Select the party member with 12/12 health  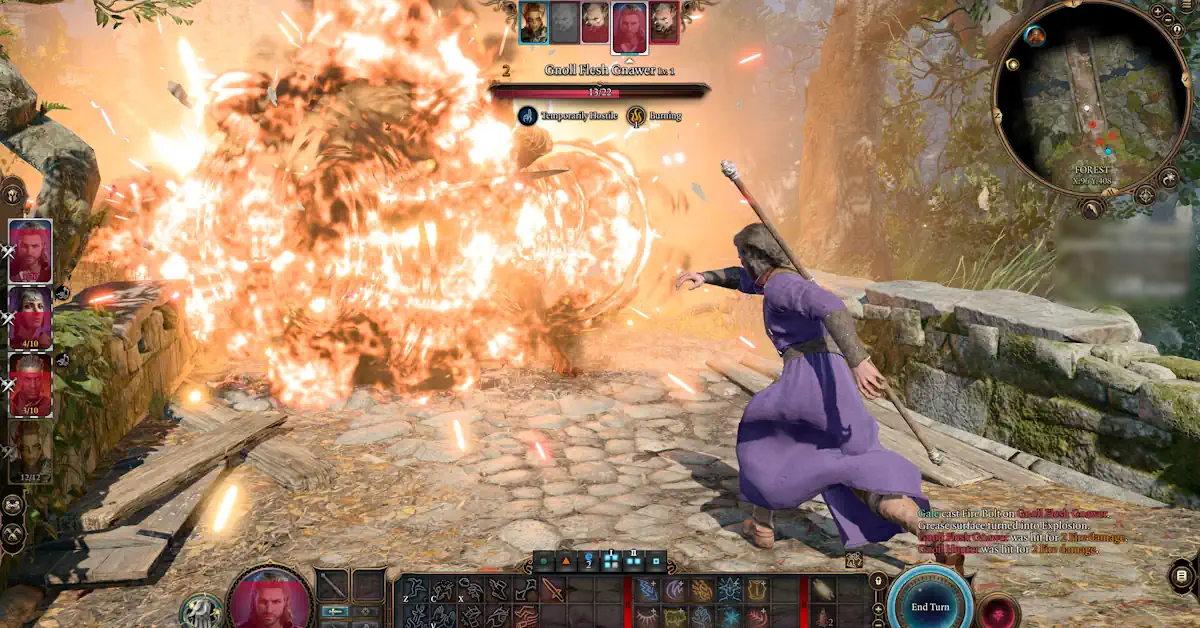(31, 449)
